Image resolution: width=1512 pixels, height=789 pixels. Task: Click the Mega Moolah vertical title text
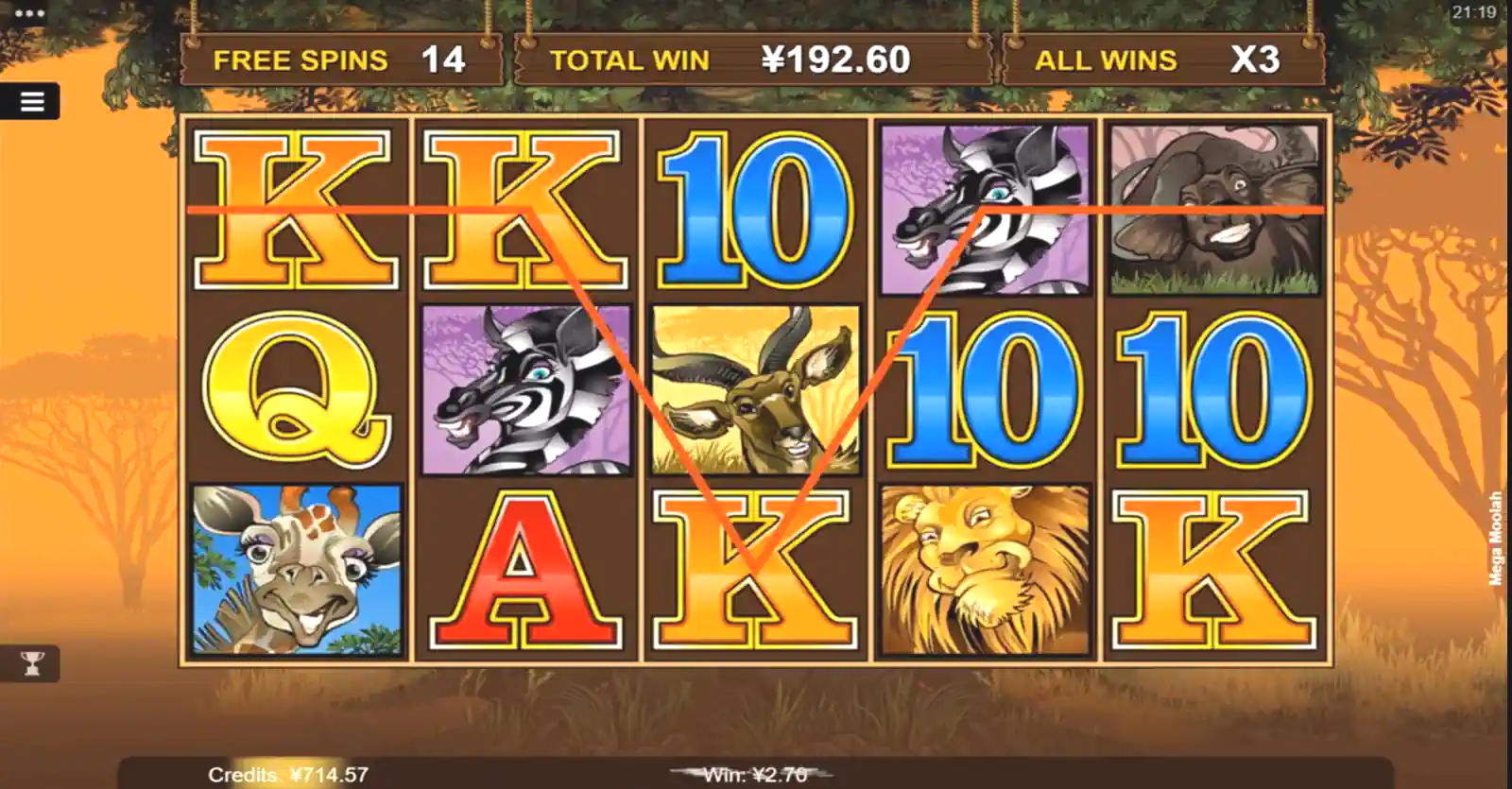pos(1498,537)
